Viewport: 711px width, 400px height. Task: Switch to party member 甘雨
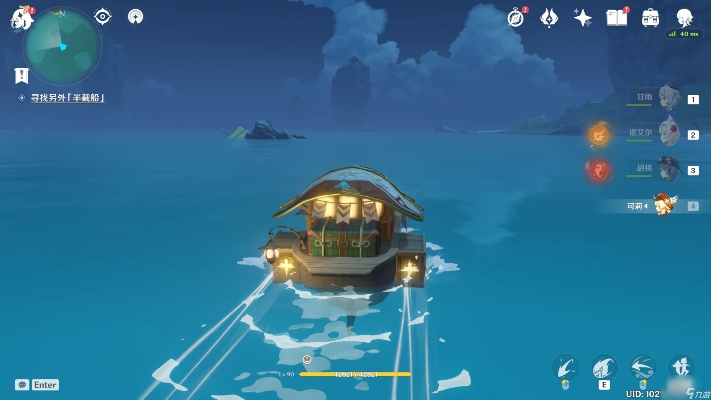tap(668, 98)
